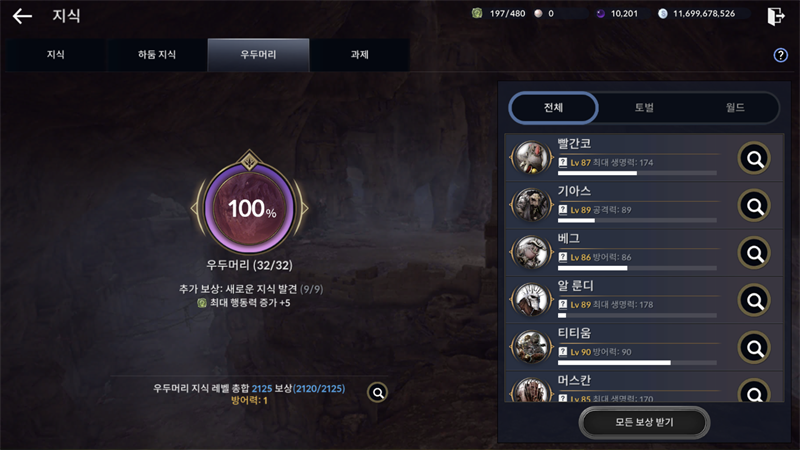The image size is (800, 450).
Task: Show the 월드 boss filter
Action: 734,107
